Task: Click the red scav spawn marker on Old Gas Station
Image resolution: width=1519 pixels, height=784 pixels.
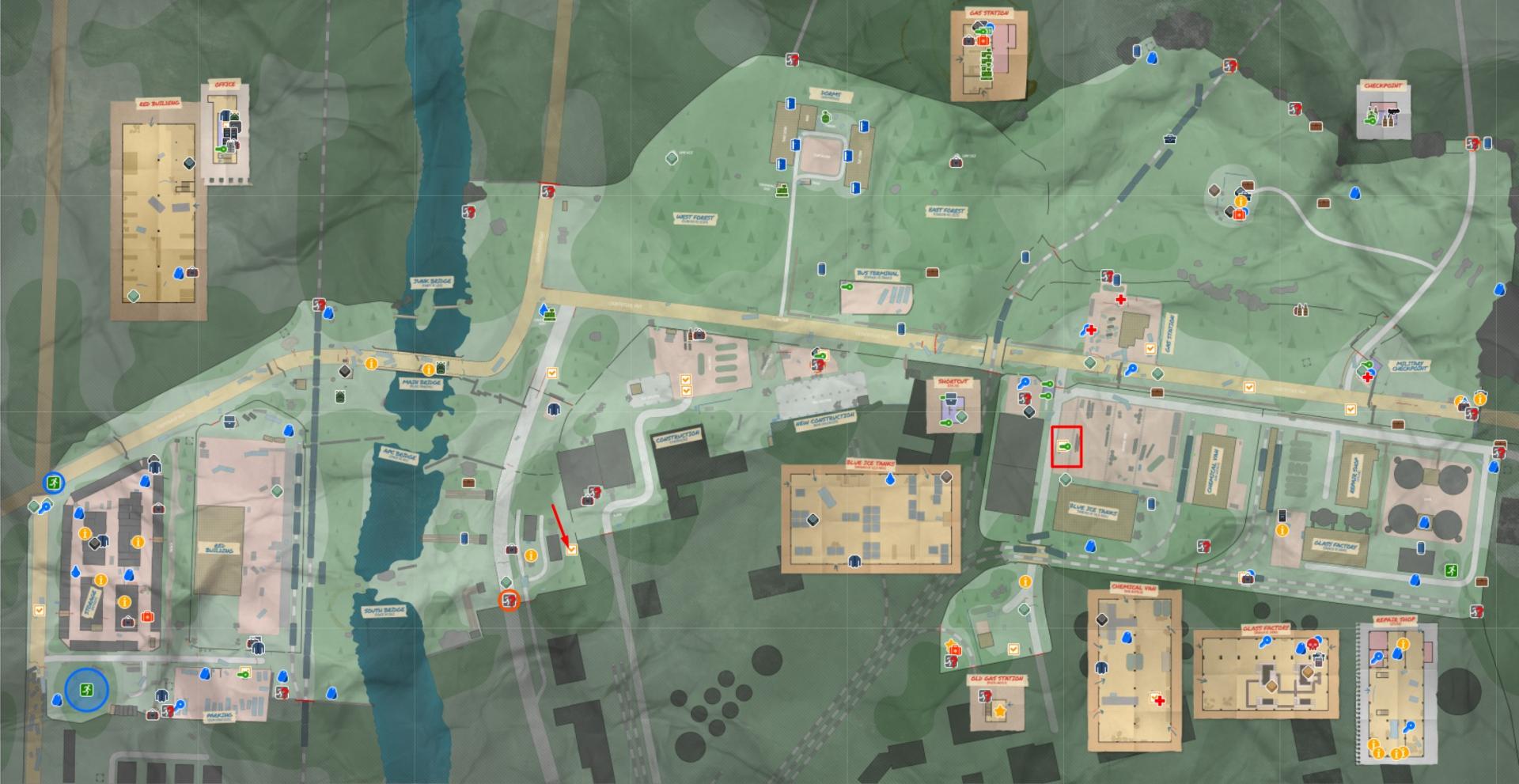Action: (985, 695)
